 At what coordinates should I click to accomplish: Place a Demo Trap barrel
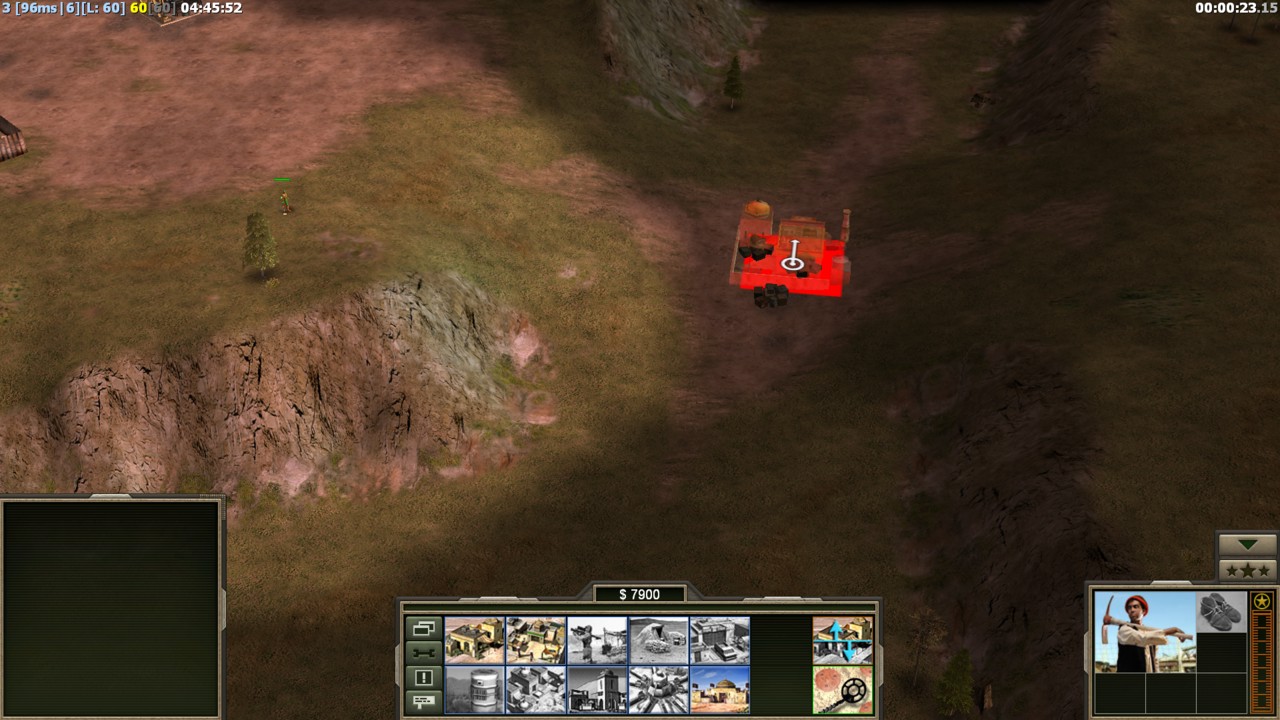point(474,690)
